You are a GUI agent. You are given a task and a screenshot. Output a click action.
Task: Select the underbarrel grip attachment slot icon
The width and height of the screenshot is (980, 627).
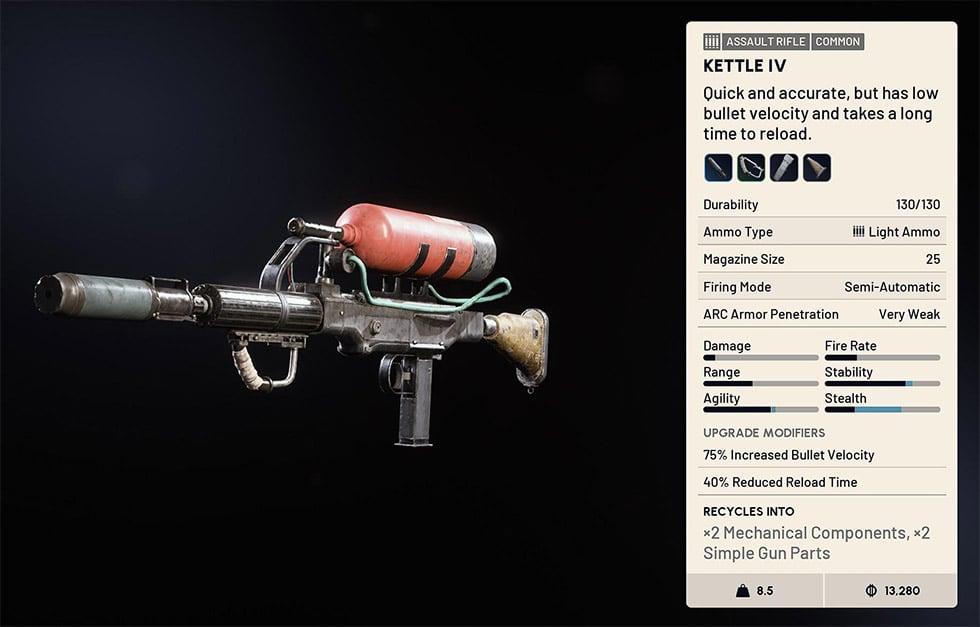[751, 167]
